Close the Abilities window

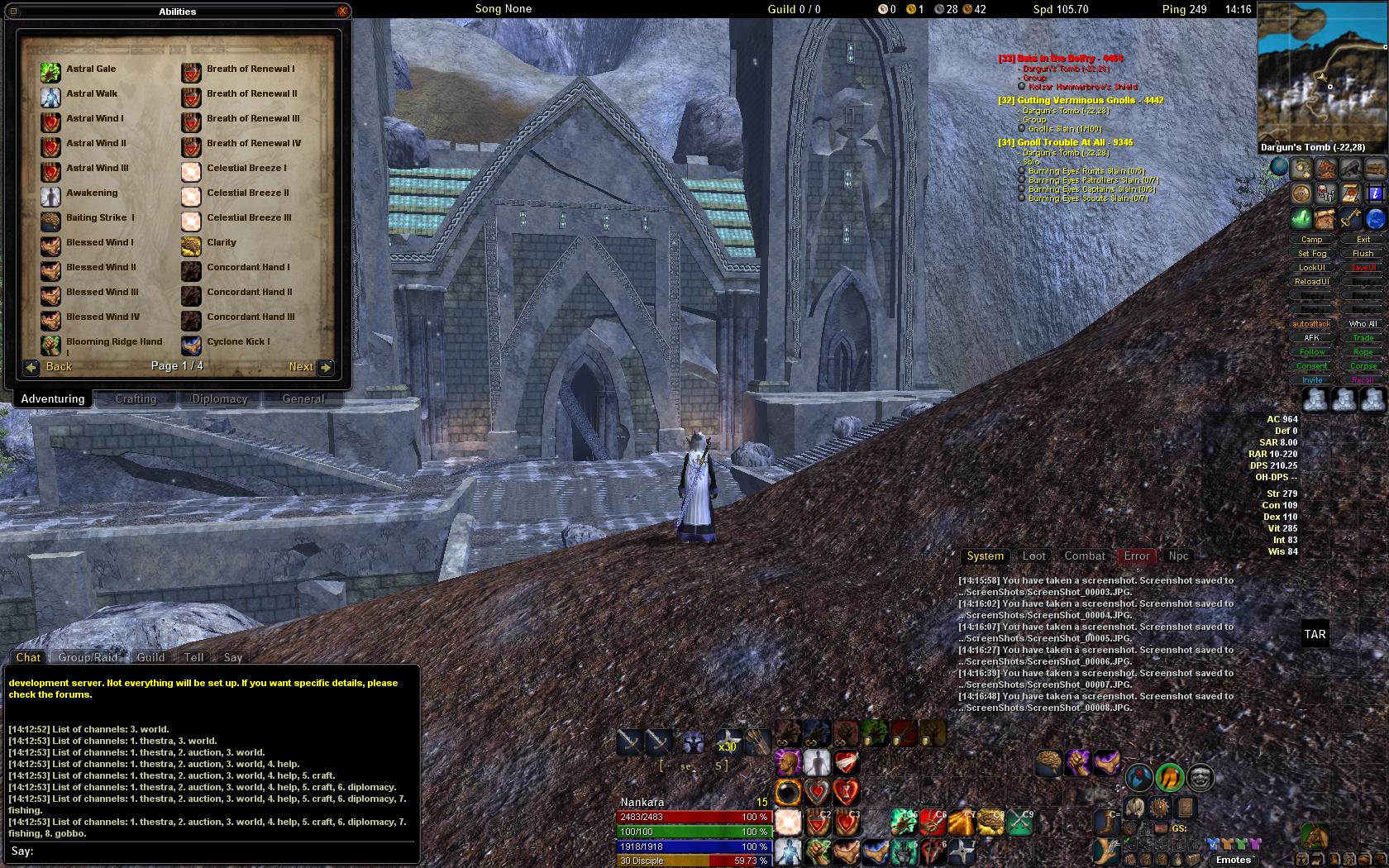pos(342,12)
